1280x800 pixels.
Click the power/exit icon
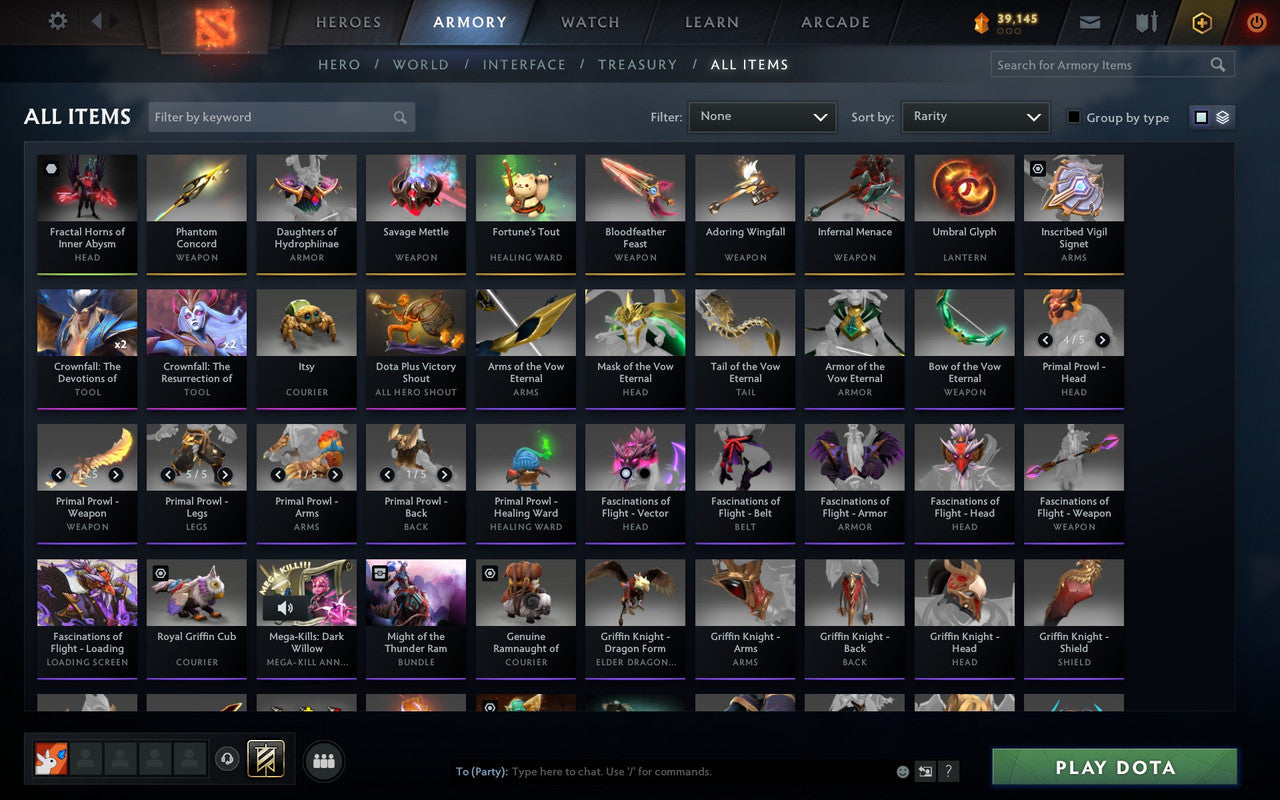coord(1256,21)
